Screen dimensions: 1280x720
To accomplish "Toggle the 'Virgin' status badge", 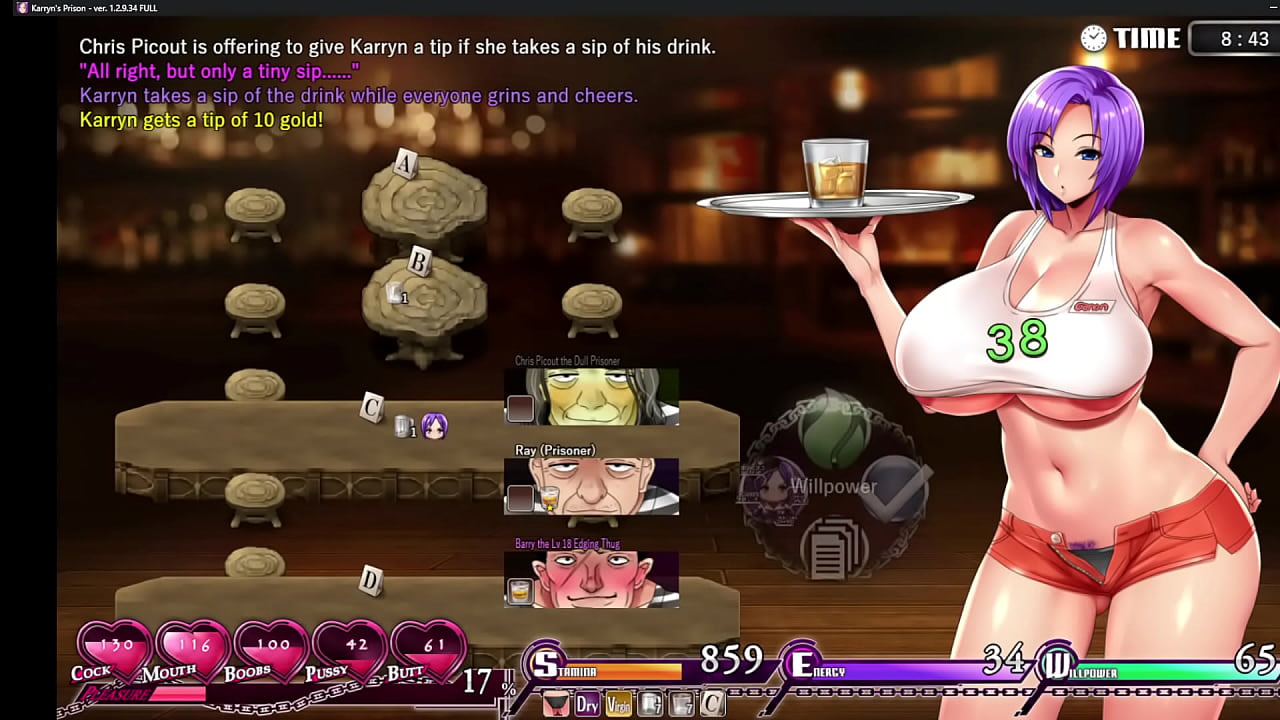I will [618, 703].
